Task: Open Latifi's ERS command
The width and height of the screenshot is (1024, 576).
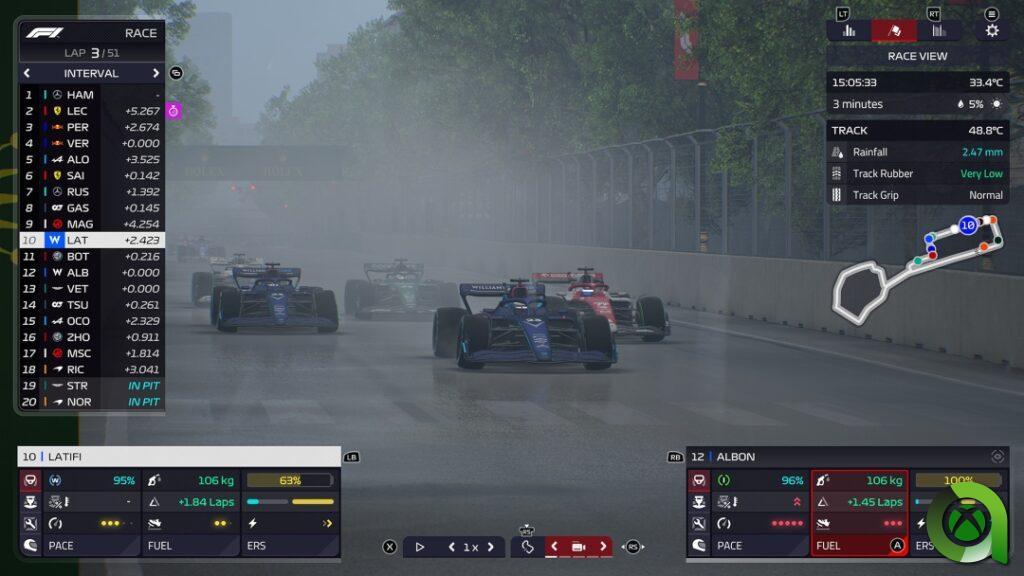Action: 290,546
